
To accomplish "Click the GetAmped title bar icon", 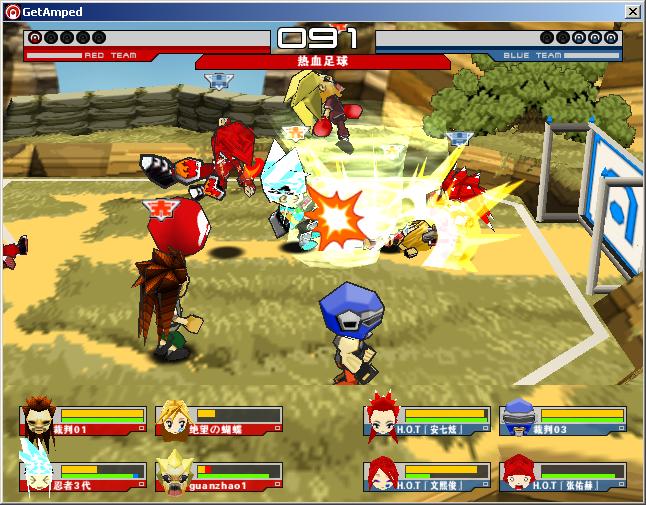I will pyautogui.click(x=11, y=11).
